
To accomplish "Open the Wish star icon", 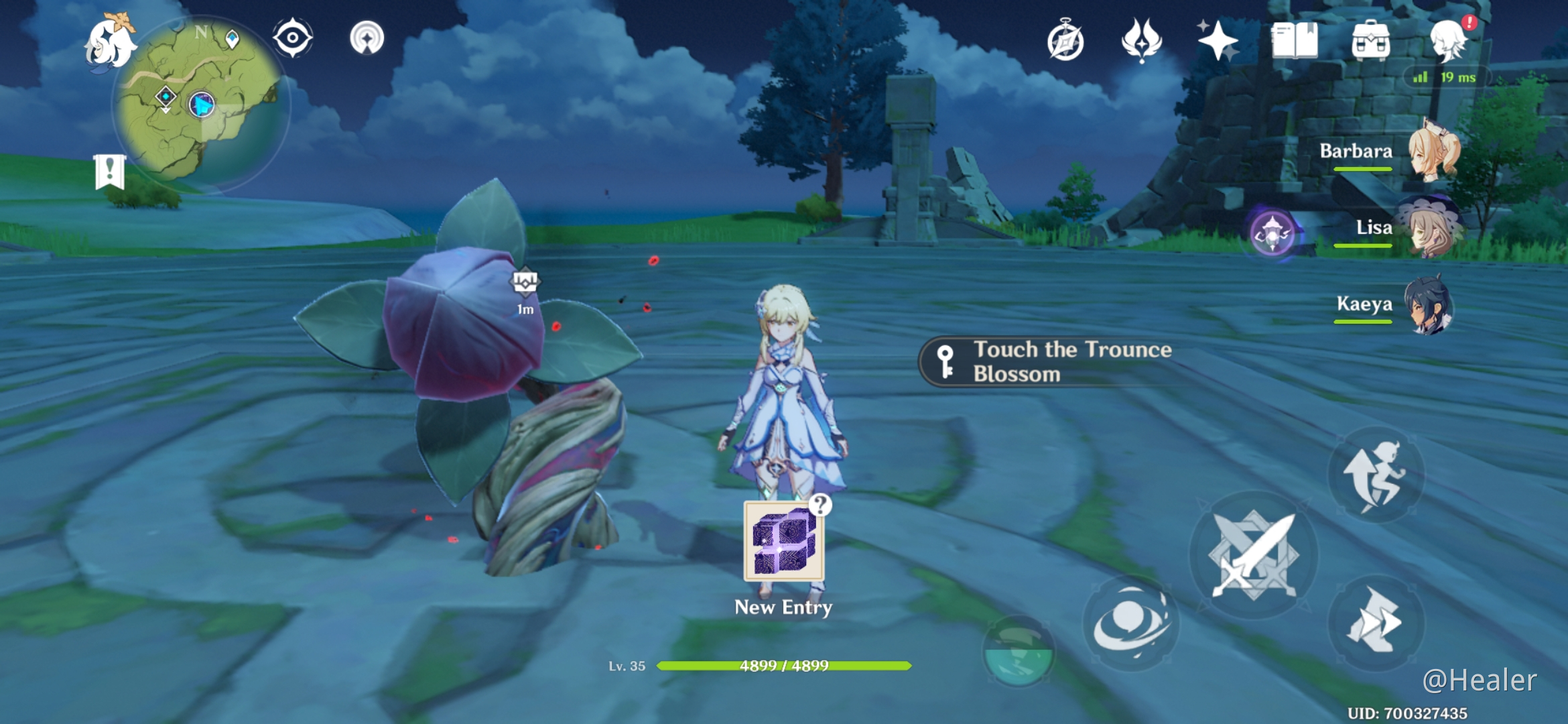I will [1218, 40].
